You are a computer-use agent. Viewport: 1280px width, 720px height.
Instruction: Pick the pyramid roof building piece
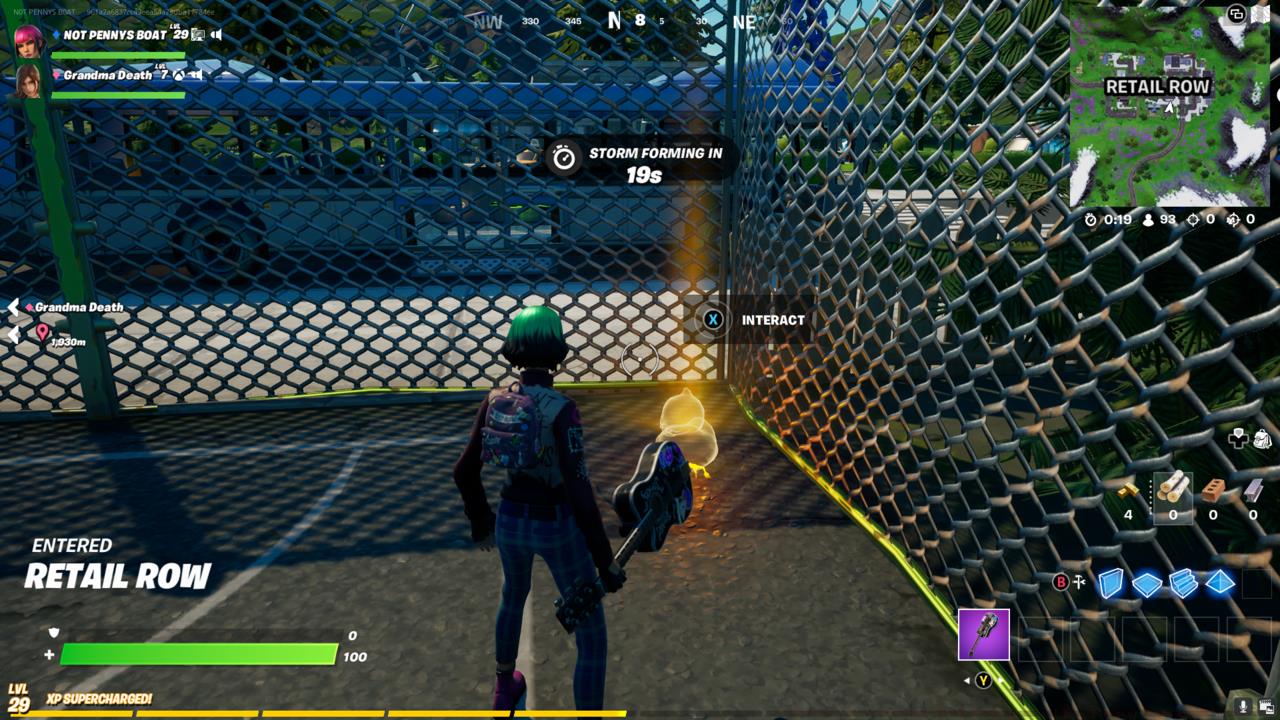[x=1220, y=583]
